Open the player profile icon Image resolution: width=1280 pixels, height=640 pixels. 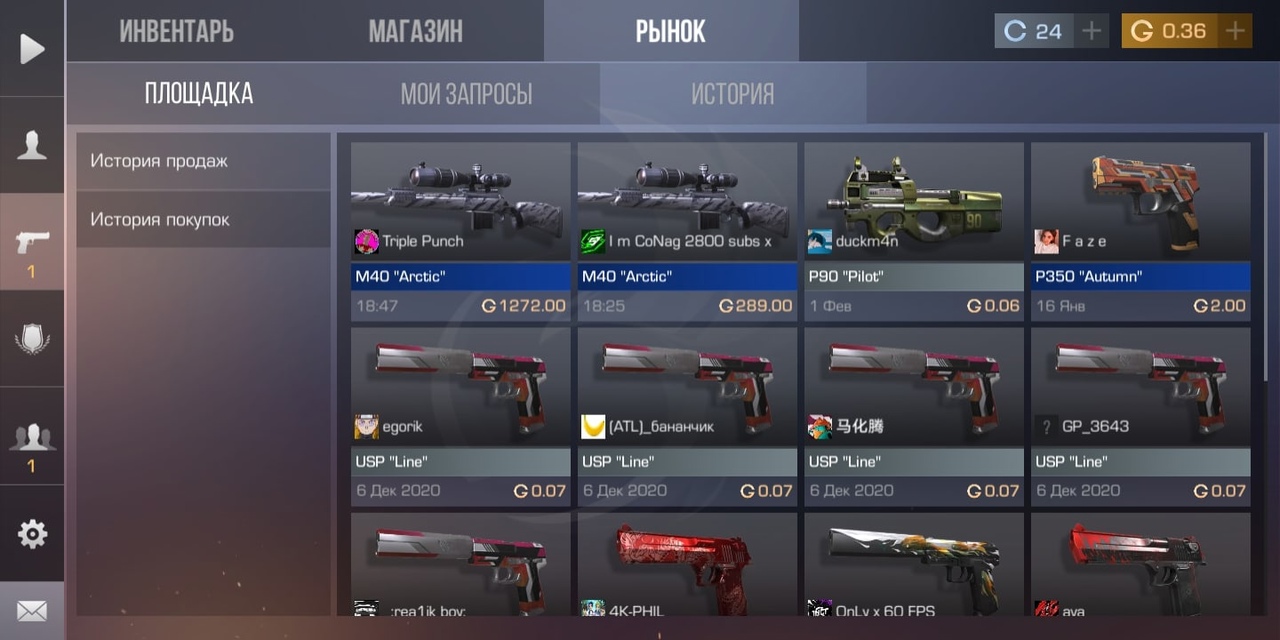click(x=32, y=146)
